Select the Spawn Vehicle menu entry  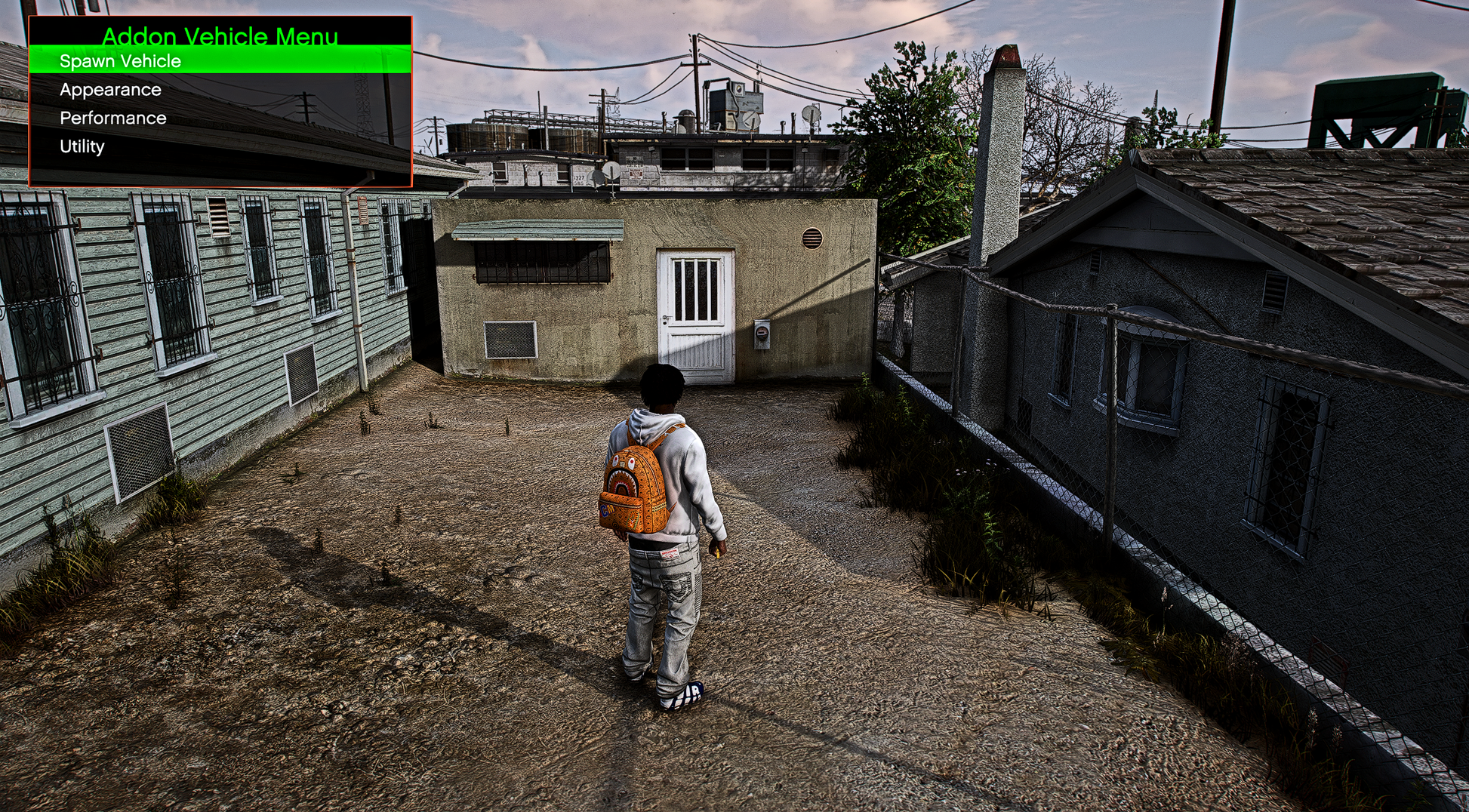pos(121,61)
